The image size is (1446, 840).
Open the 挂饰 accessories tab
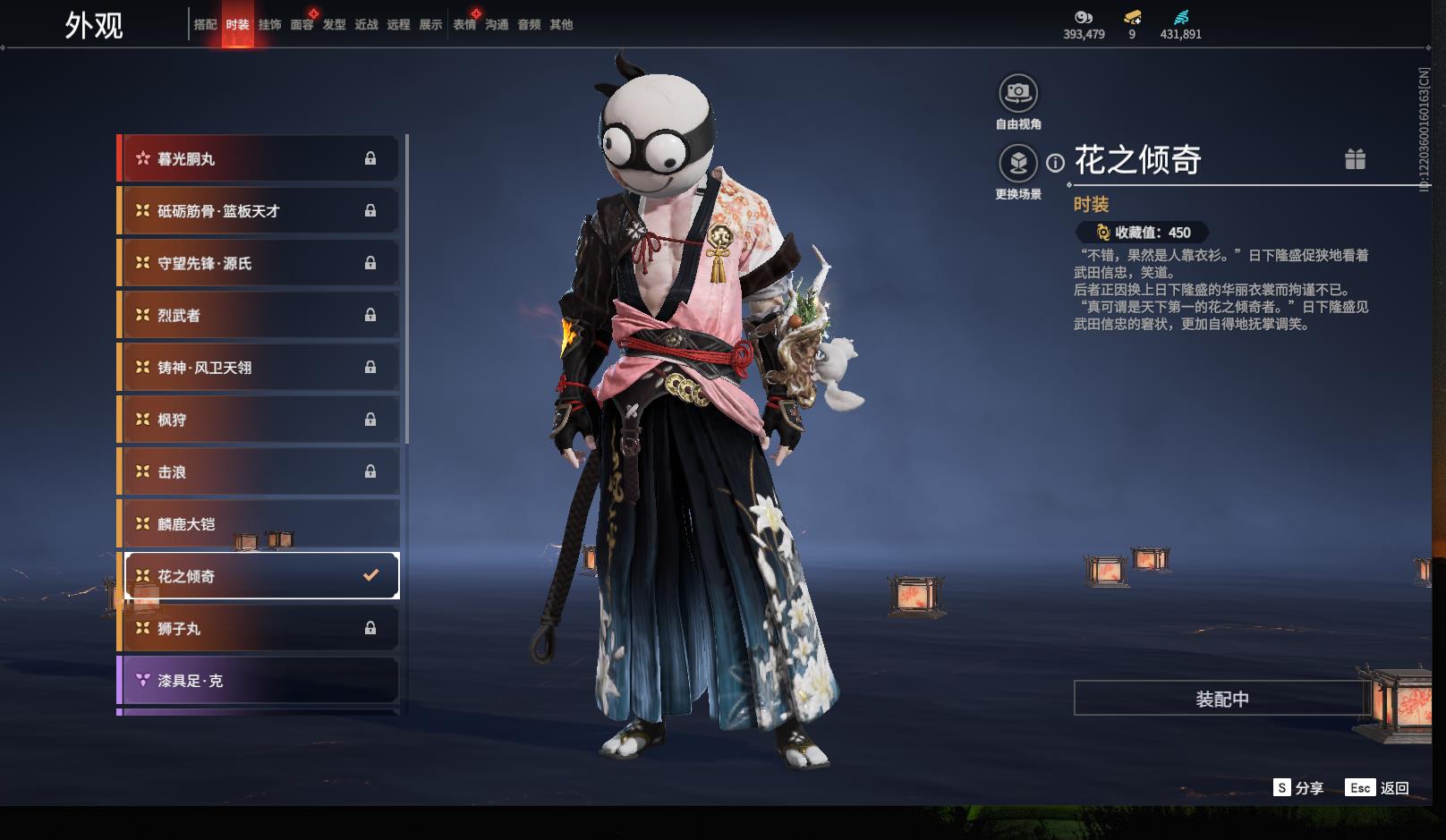[x=269, y=24]
